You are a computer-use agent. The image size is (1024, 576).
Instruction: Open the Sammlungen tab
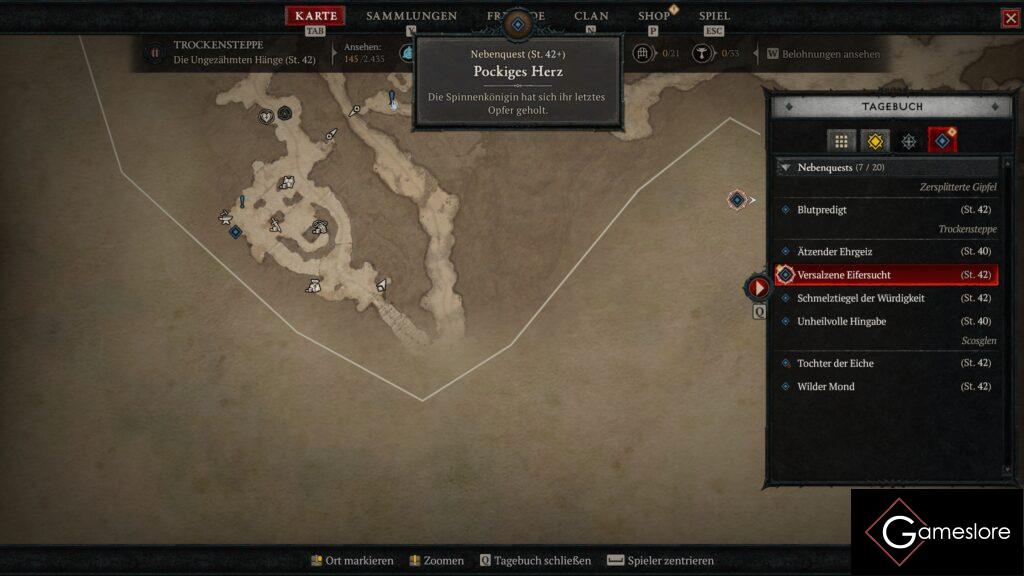pos(411,16)
